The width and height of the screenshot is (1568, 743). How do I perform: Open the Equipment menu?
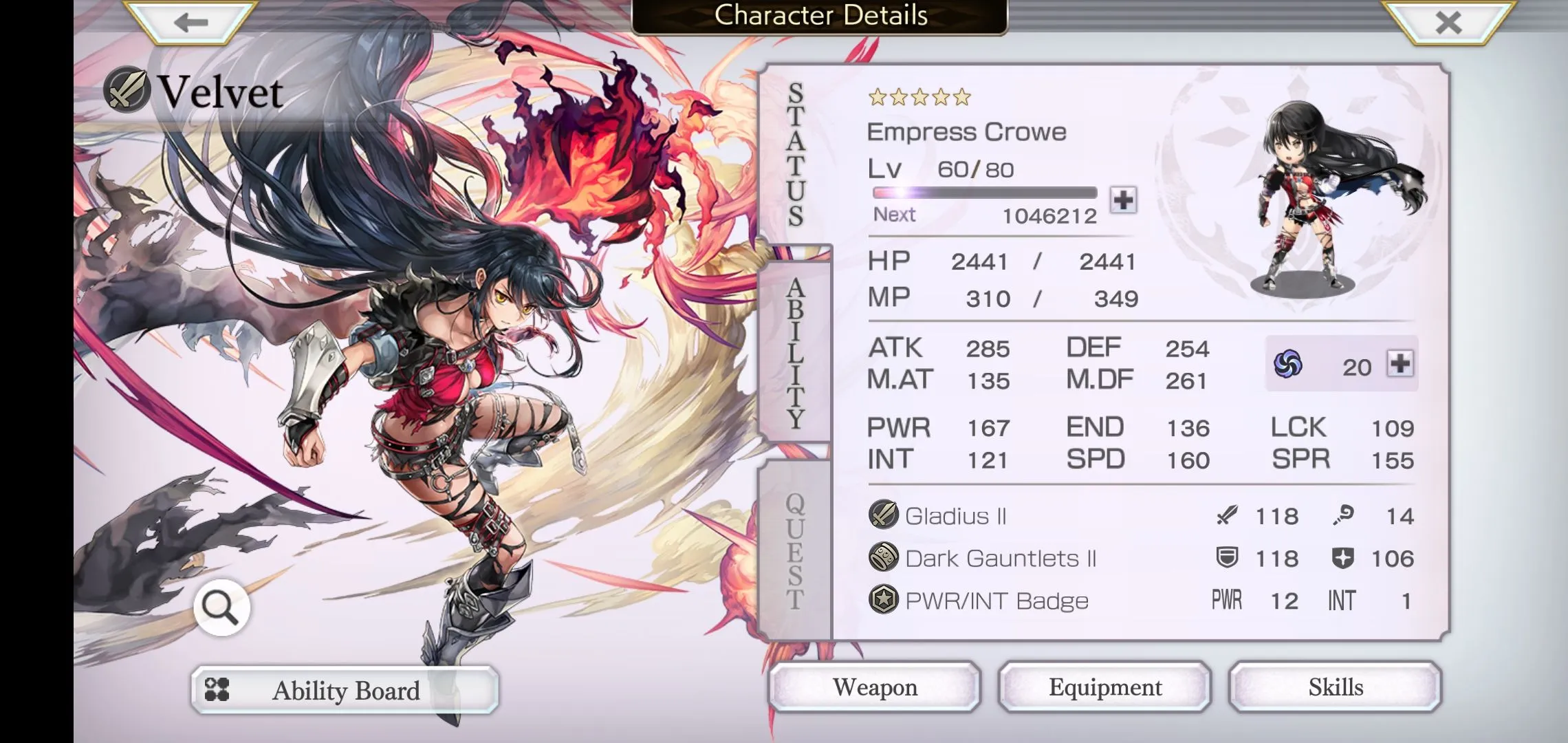pyautogui.click(x=1104, y=687)
